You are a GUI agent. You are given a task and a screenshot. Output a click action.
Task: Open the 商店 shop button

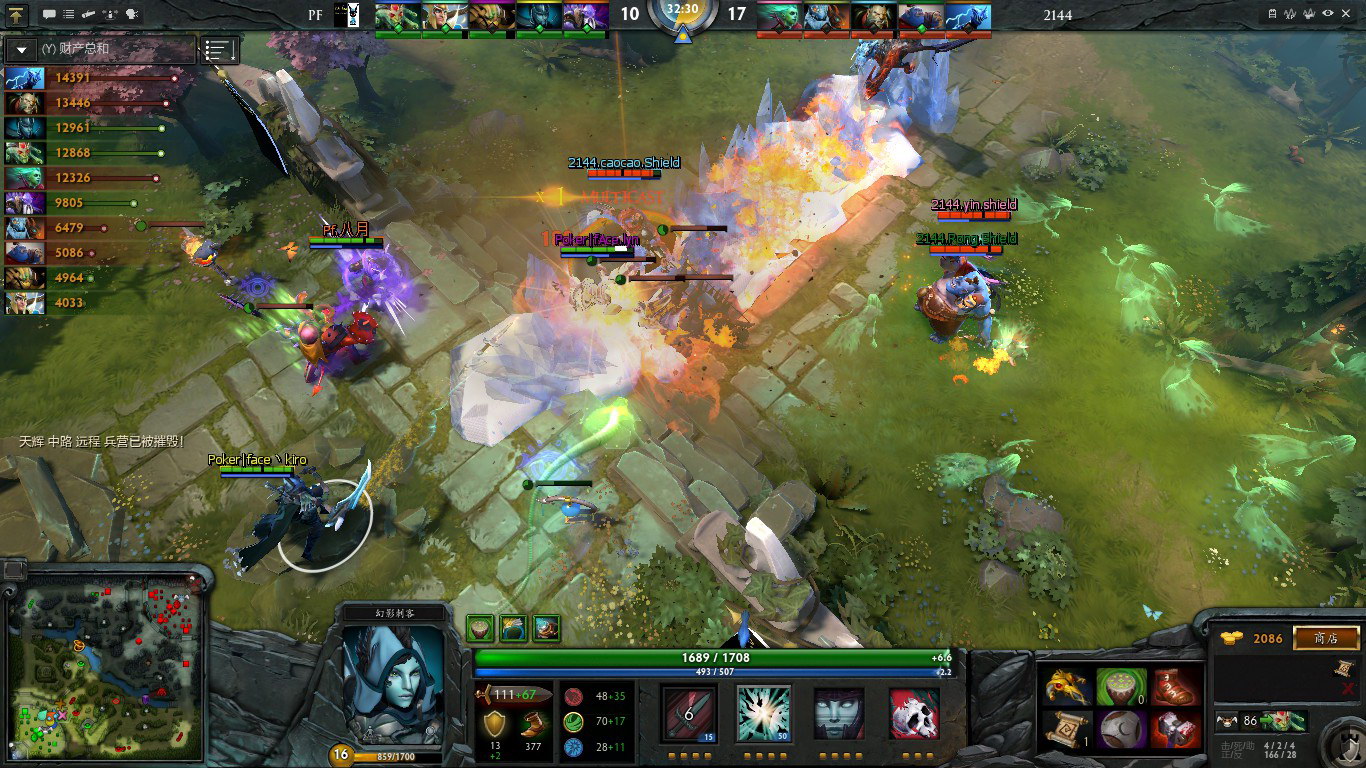click(x=1326, y=638)
